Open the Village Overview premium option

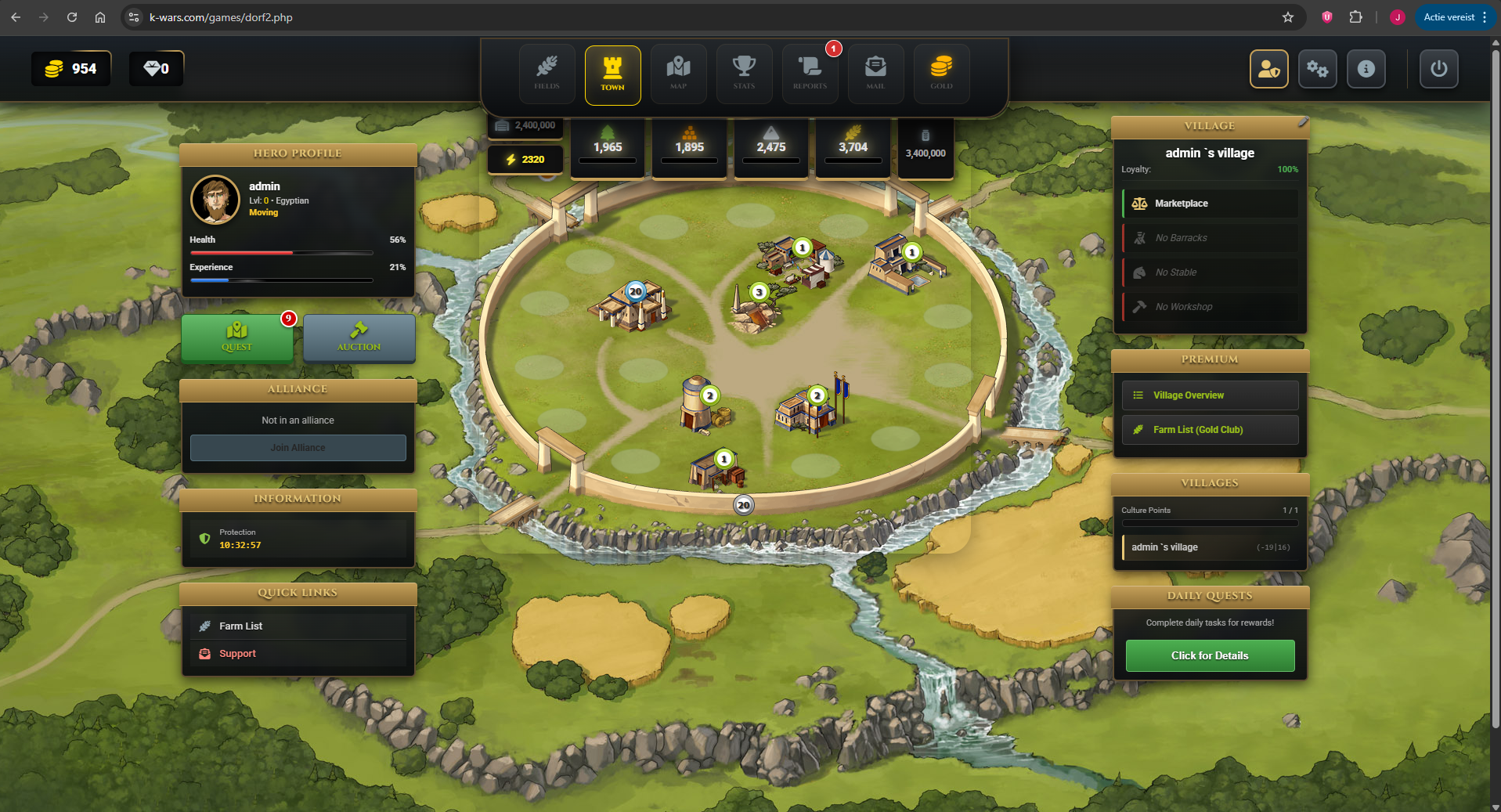[1210, 395]
